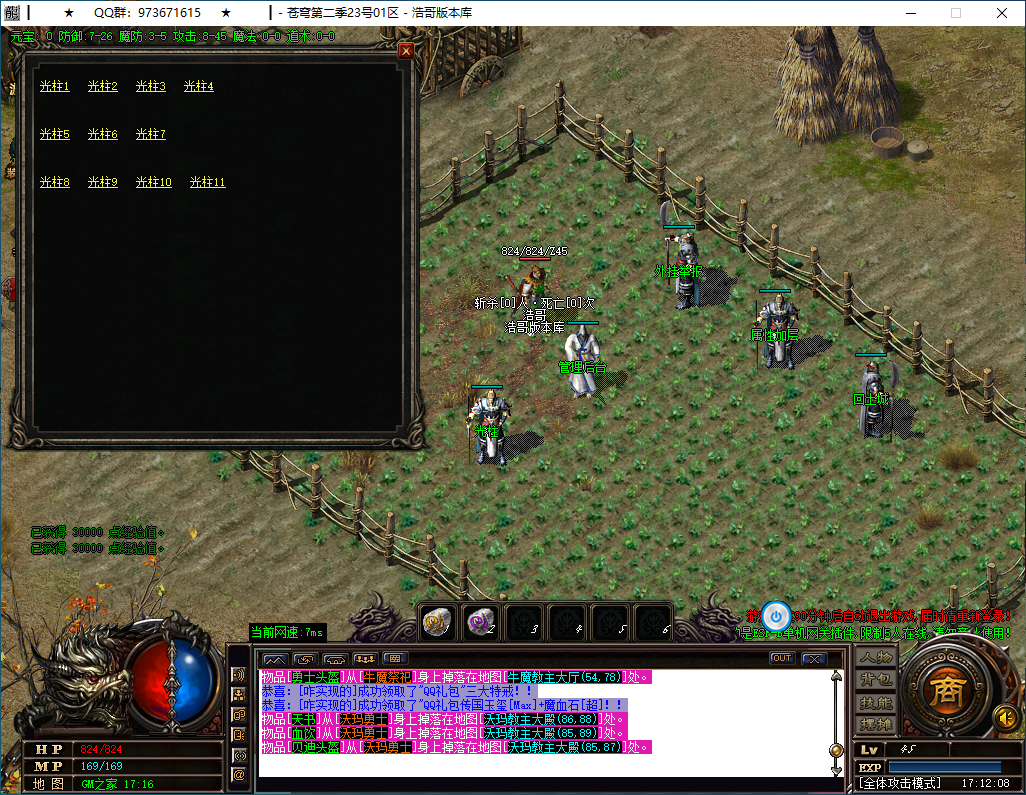Toggle the 全体攻击模式 attack mode label
Viewport: 1026px width, 795px height.
click(902, 783)
